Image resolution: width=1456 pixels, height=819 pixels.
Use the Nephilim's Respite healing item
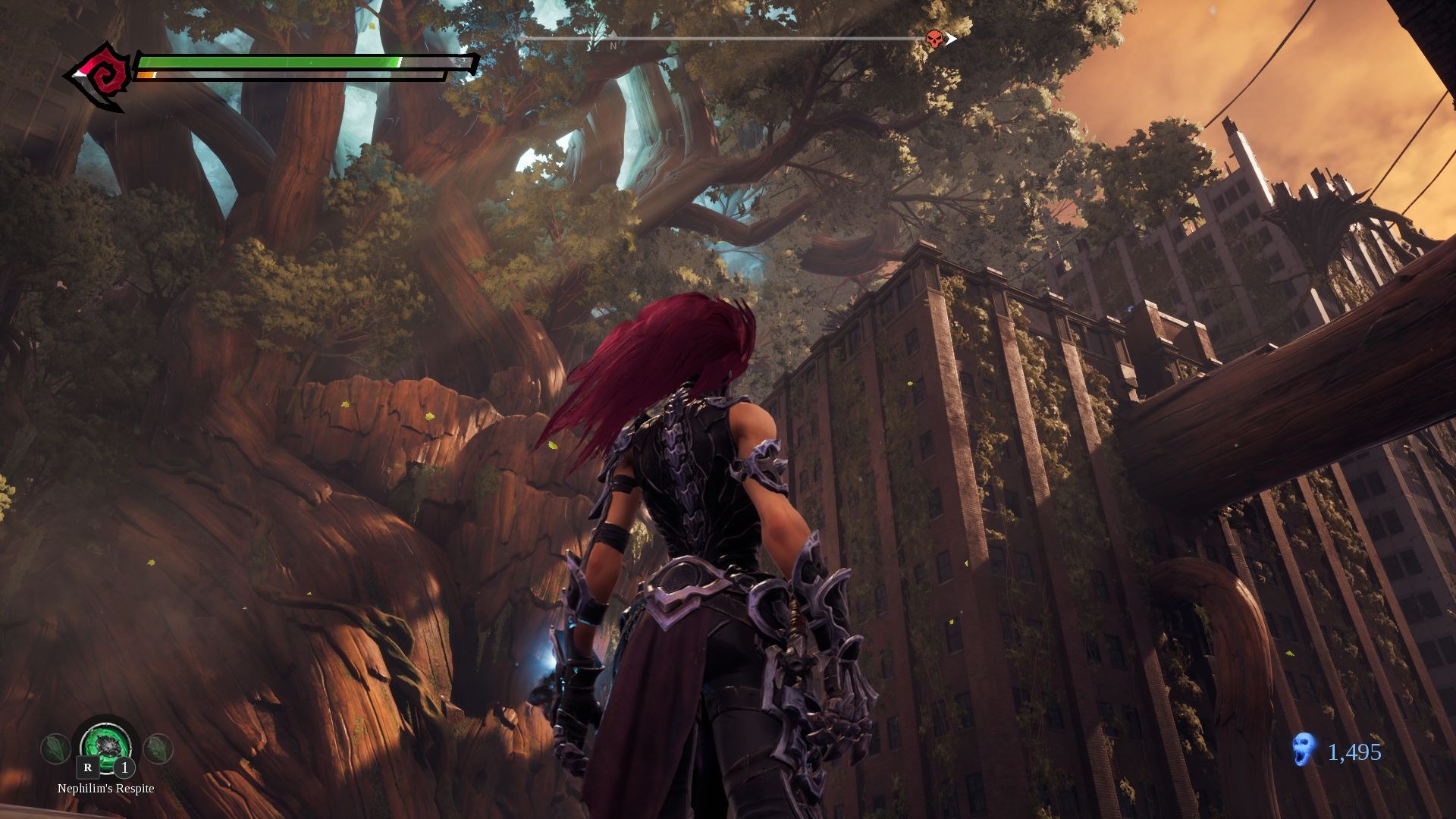tap(106, 744)
